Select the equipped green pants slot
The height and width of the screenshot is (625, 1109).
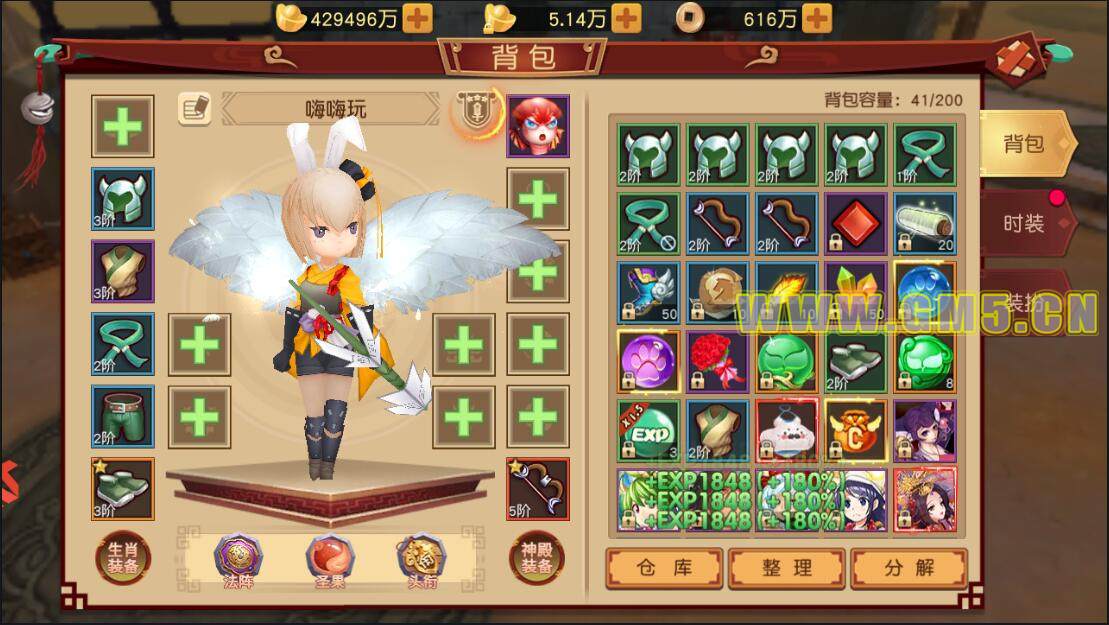click(122, 416)
